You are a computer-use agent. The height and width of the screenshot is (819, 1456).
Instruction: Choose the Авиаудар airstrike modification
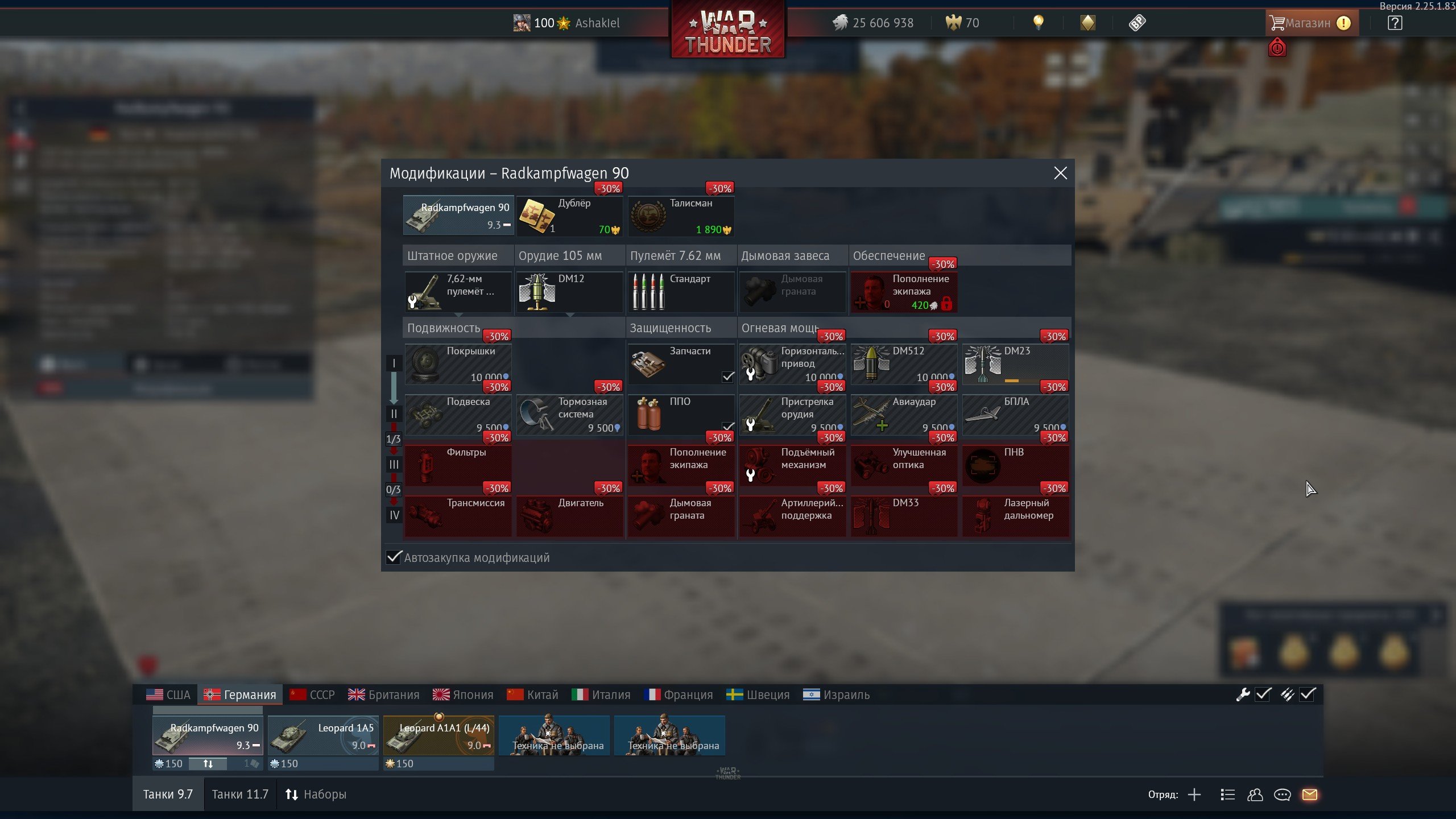coord(904,414)
